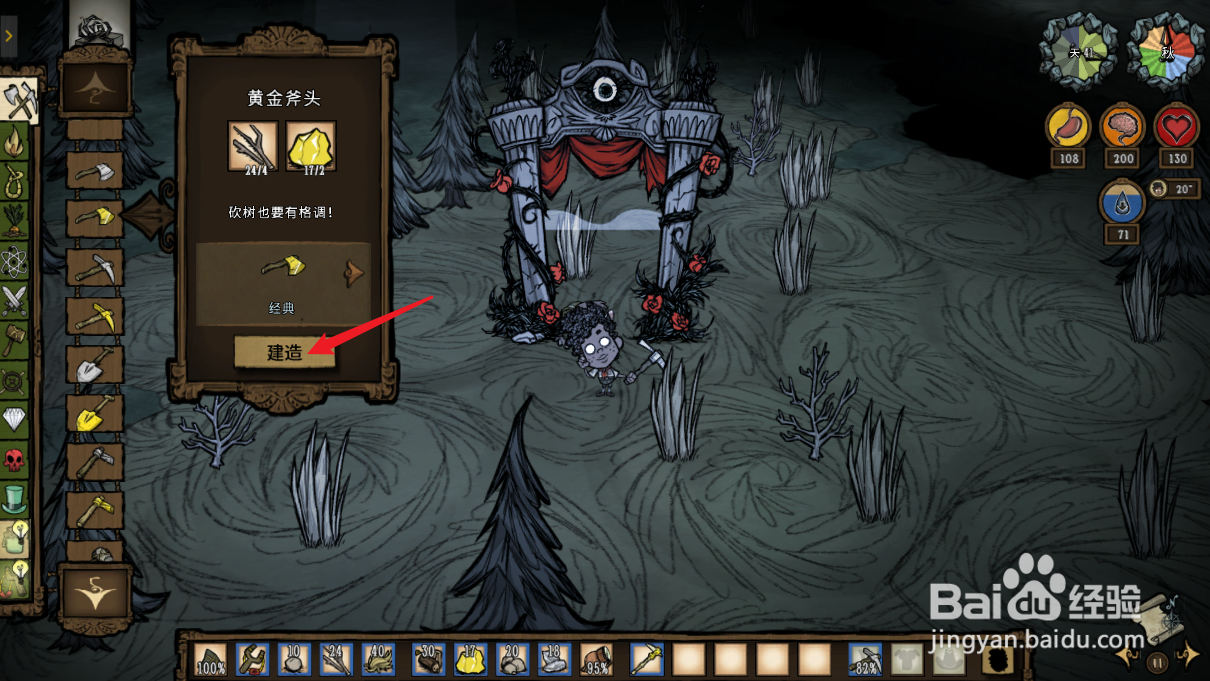Open the Fight crossed-swords tab
Image resolution: width=1210 pixels, height=681 pixels.
coord(14,300)
